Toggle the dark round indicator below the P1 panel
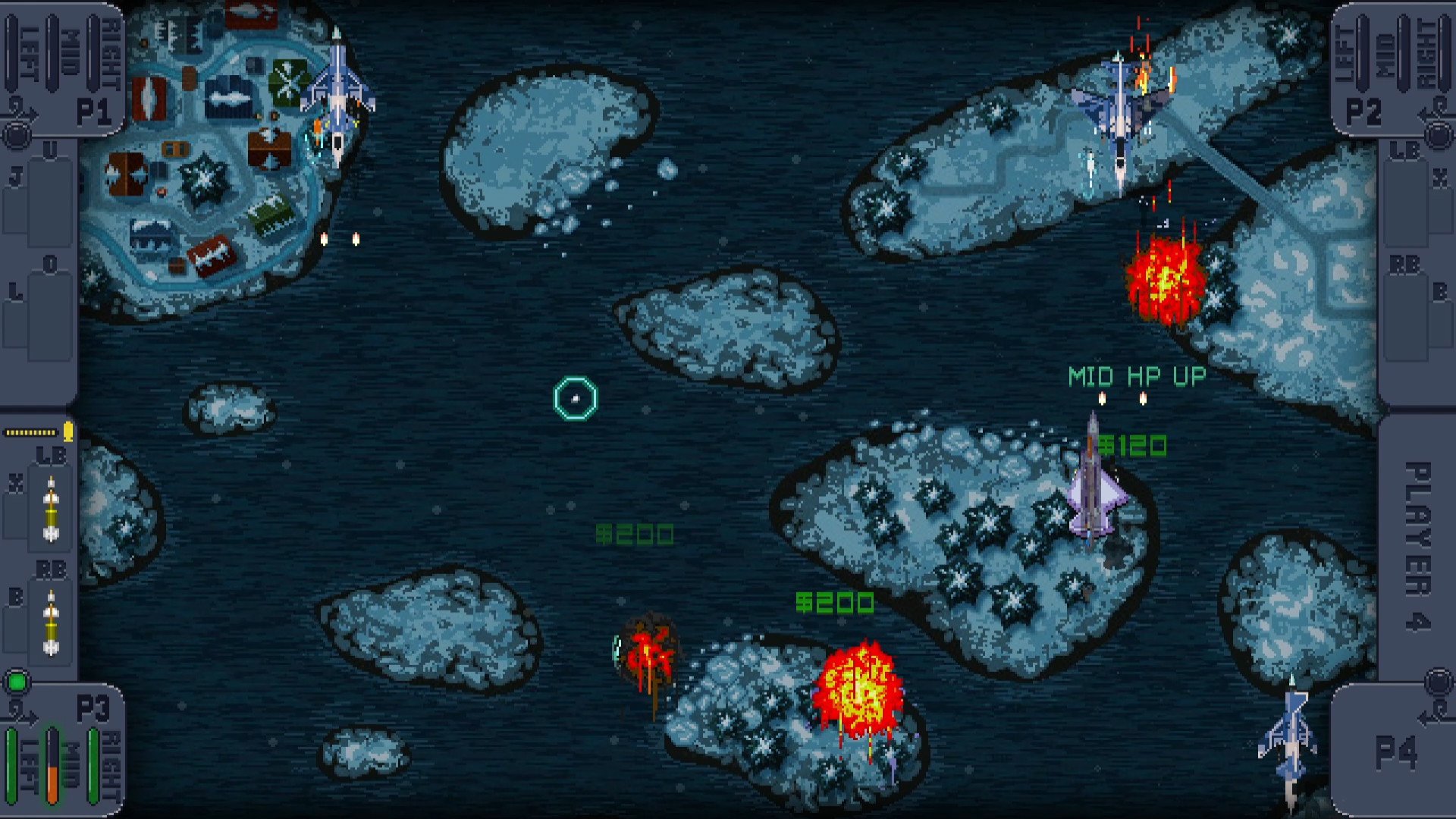 pos(17,137)
